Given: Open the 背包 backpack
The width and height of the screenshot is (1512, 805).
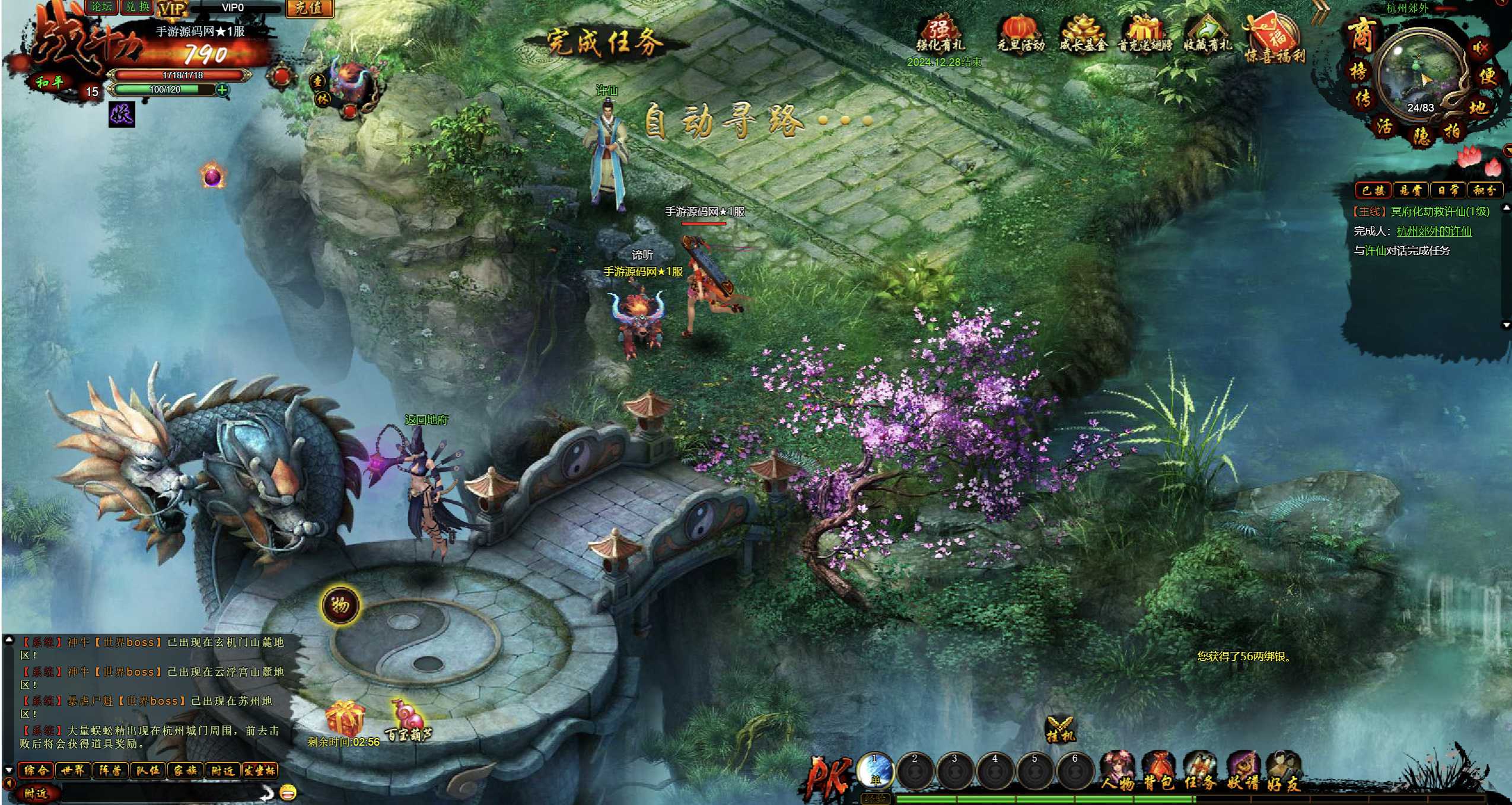Looking at the screenshot, I should [x=1159, y=771].
